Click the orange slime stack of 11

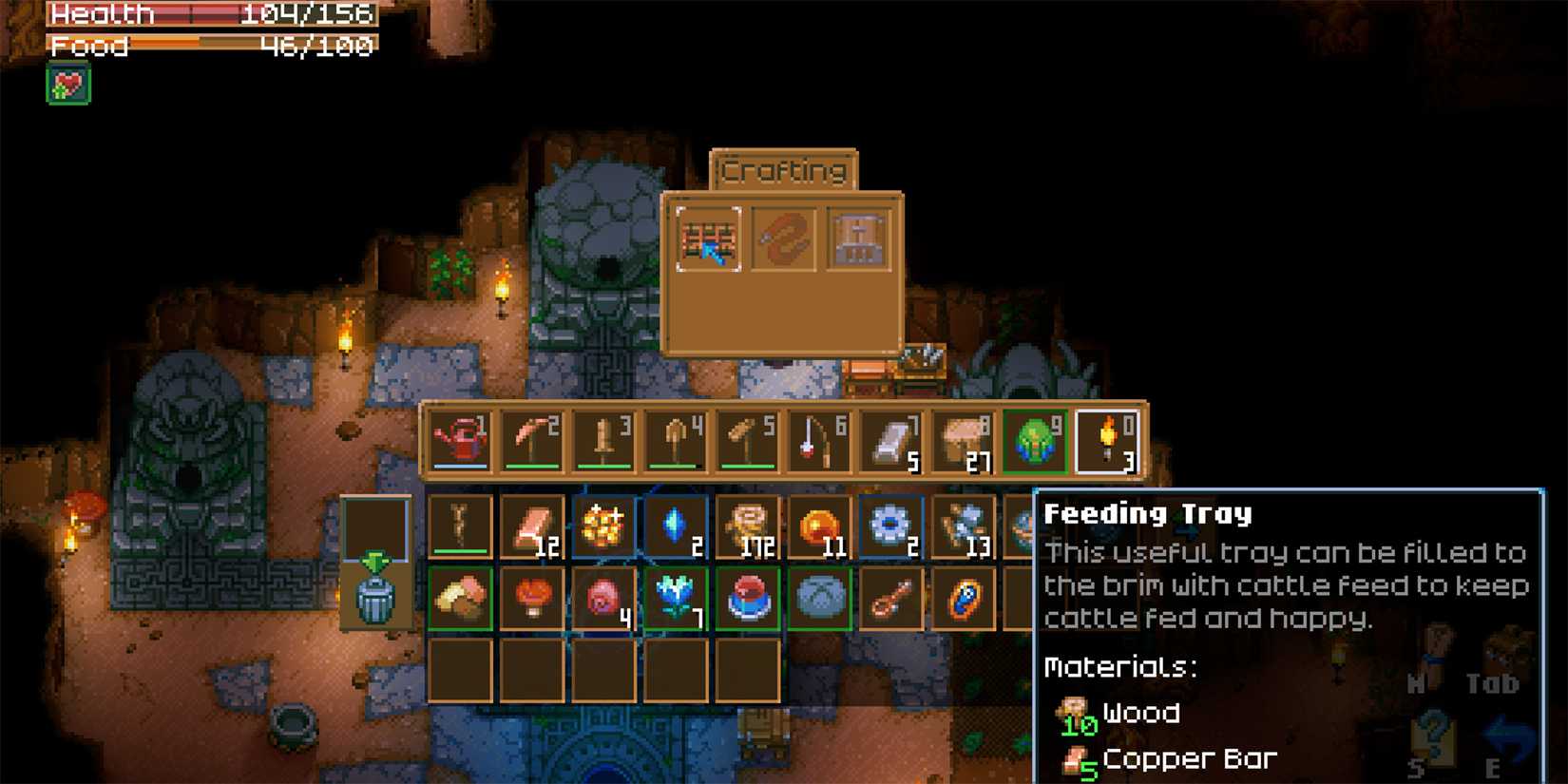click(x=819, y=525)
